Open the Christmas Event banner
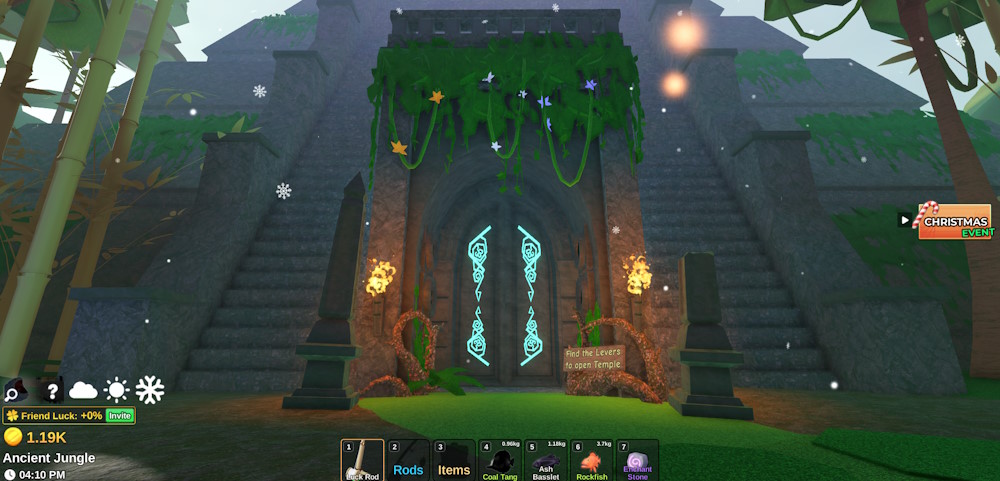Screen dimensions: 1000x481 pos(954,222)
